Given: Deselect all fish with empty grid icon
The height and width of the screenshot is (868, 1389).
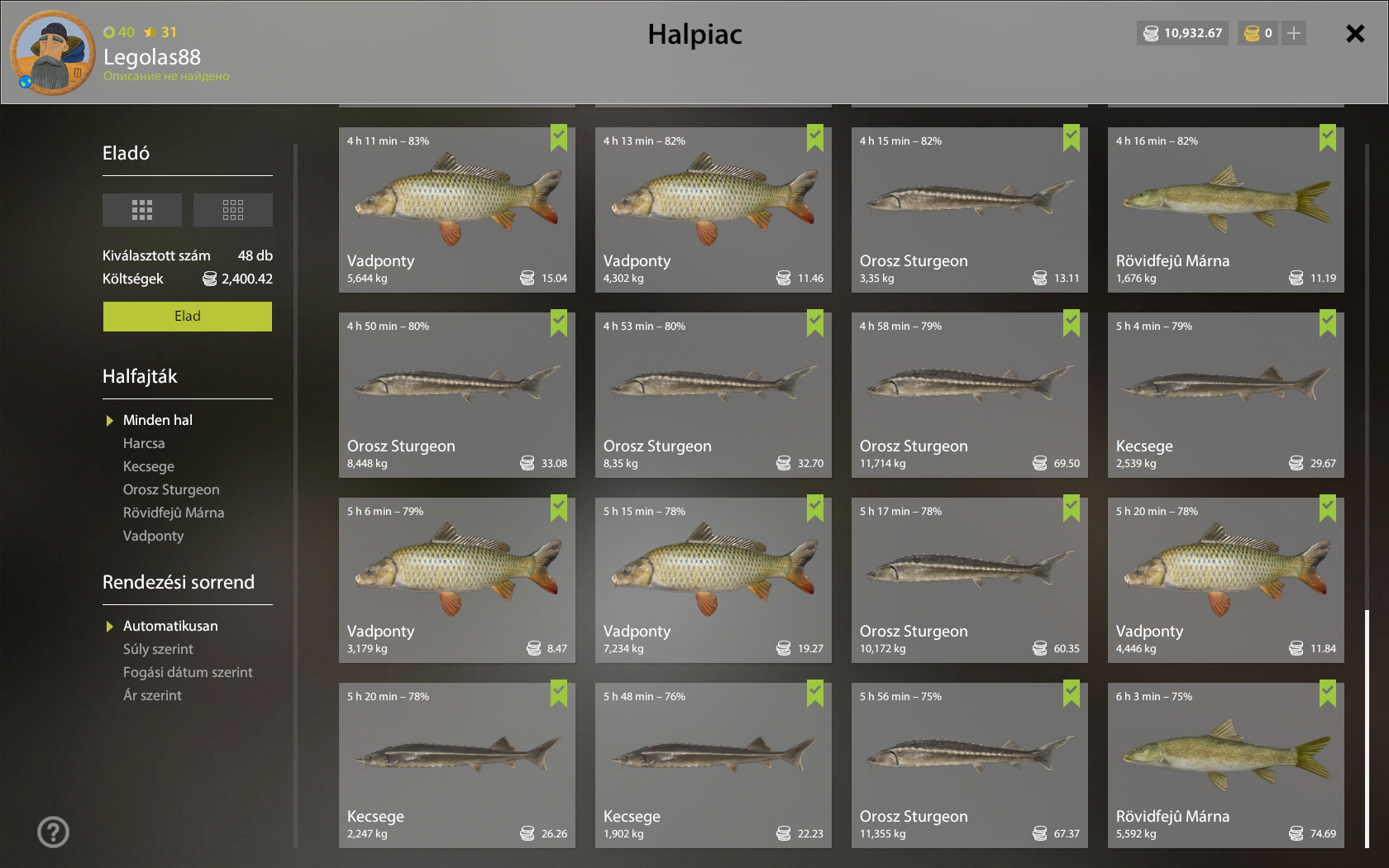Looking at the screenshot, I should 232,210.
